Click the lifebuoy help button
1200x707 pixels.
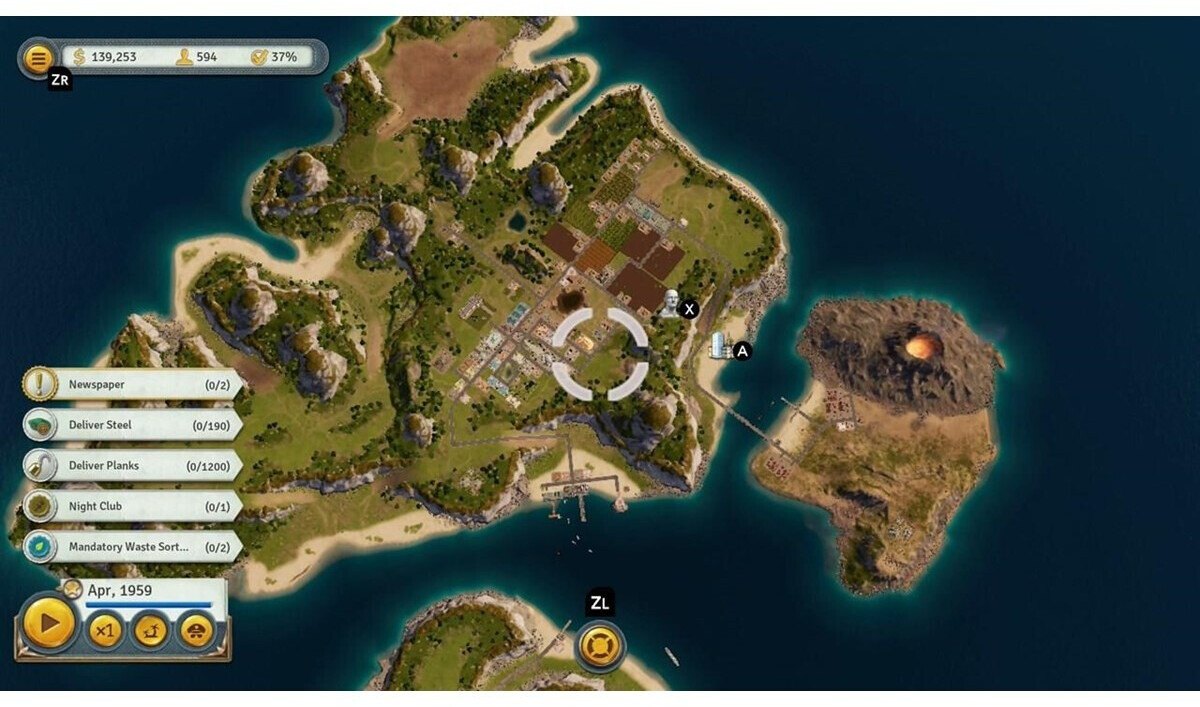600,645
